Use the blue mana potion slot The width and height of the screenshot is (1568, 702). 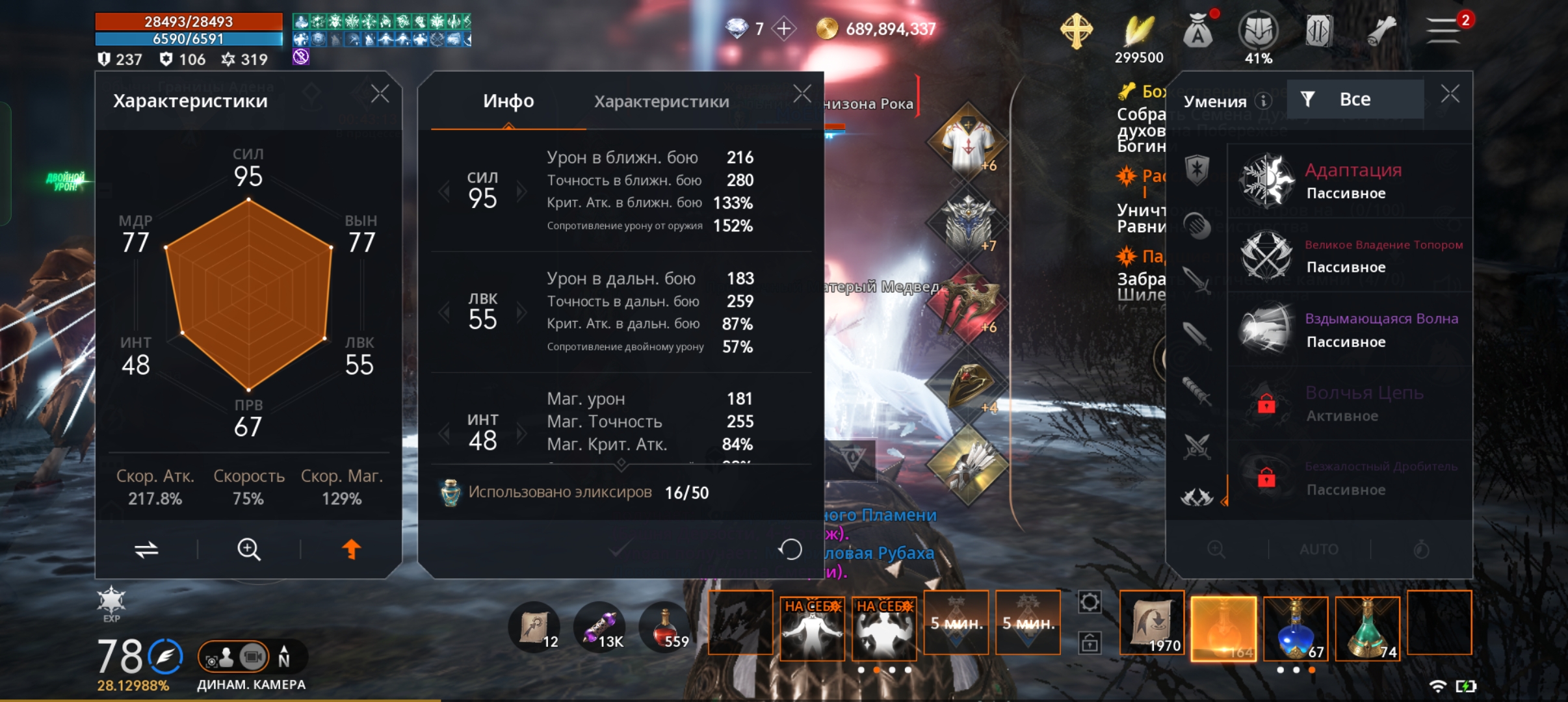[1295, 629]
